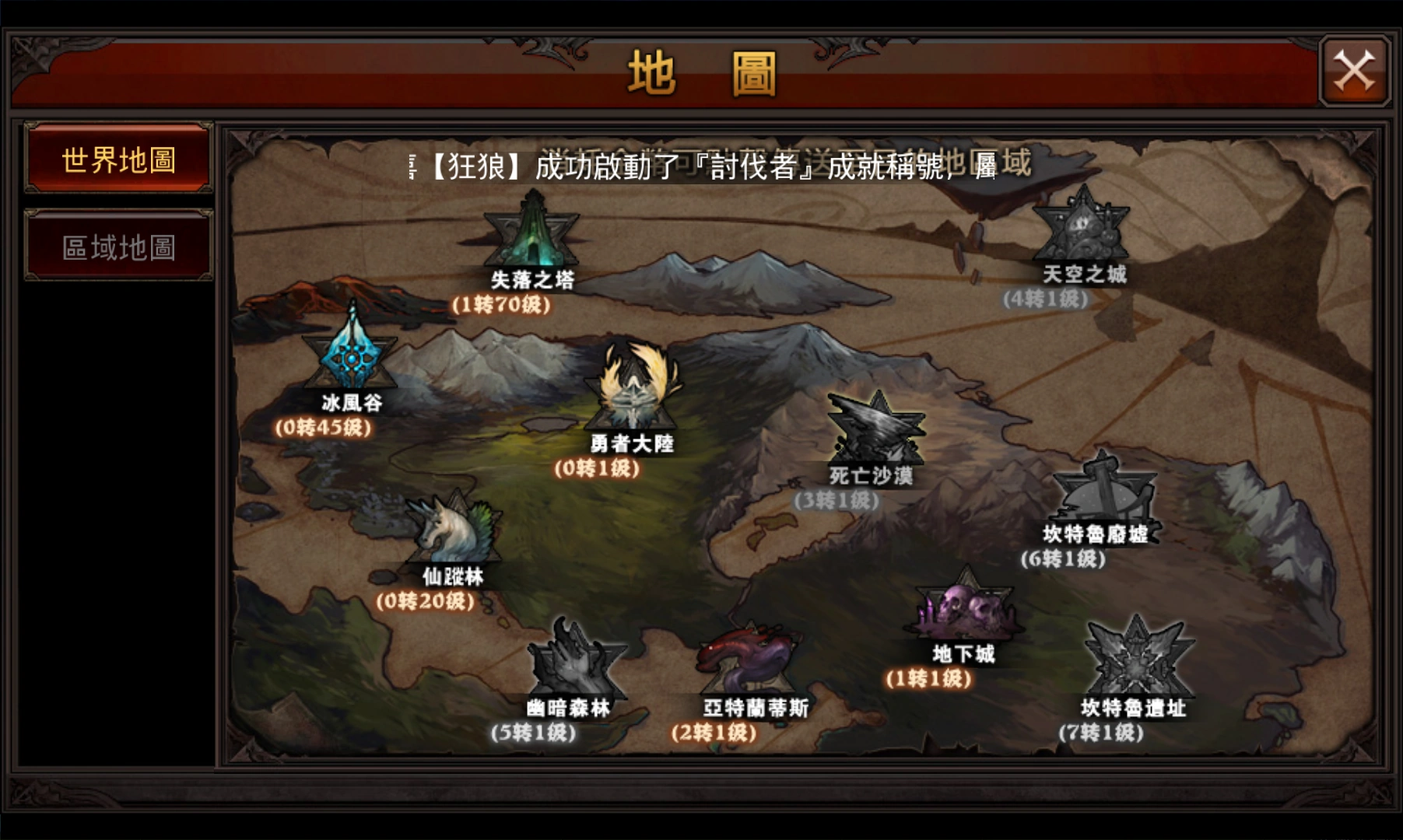1403x840 pixels.
Task: Switch to the 區域地圖 tab
Action: (x=118, y=249)
